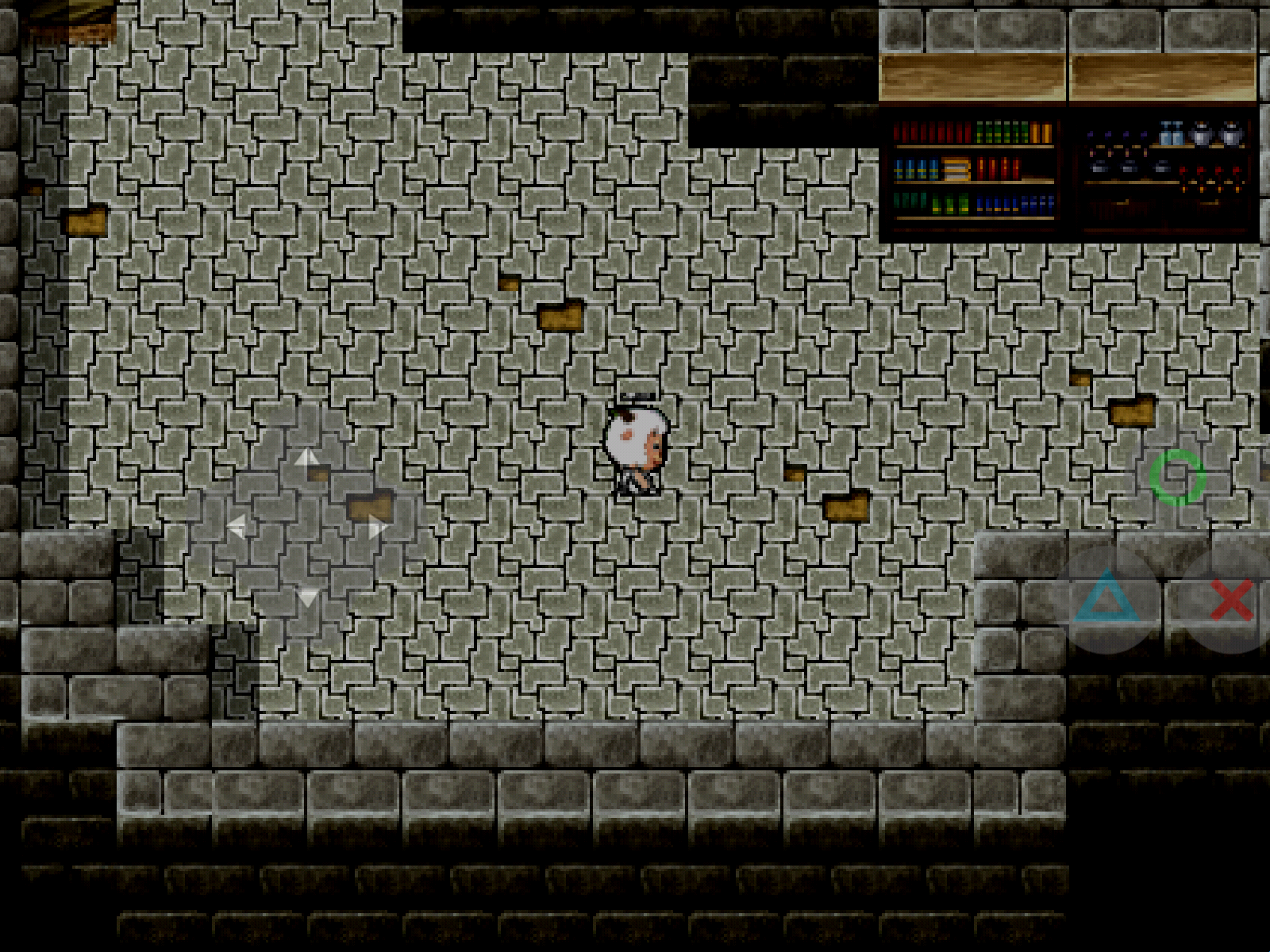Tap the D-pad right arrow
This screenshot has width=1270, height=952.
click(378, 527)
